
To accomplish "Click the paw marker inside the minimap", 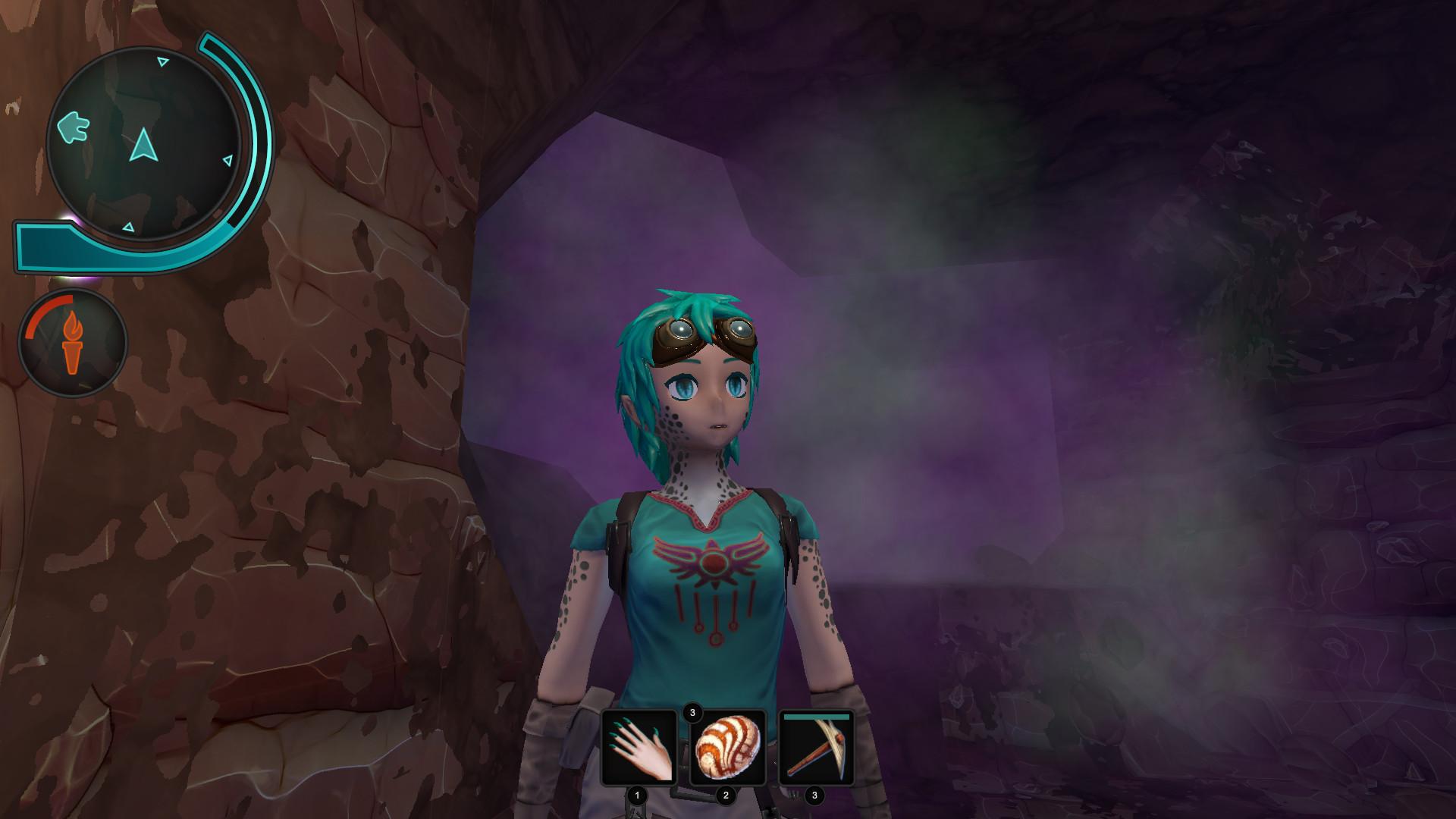I will coord(73,128).
